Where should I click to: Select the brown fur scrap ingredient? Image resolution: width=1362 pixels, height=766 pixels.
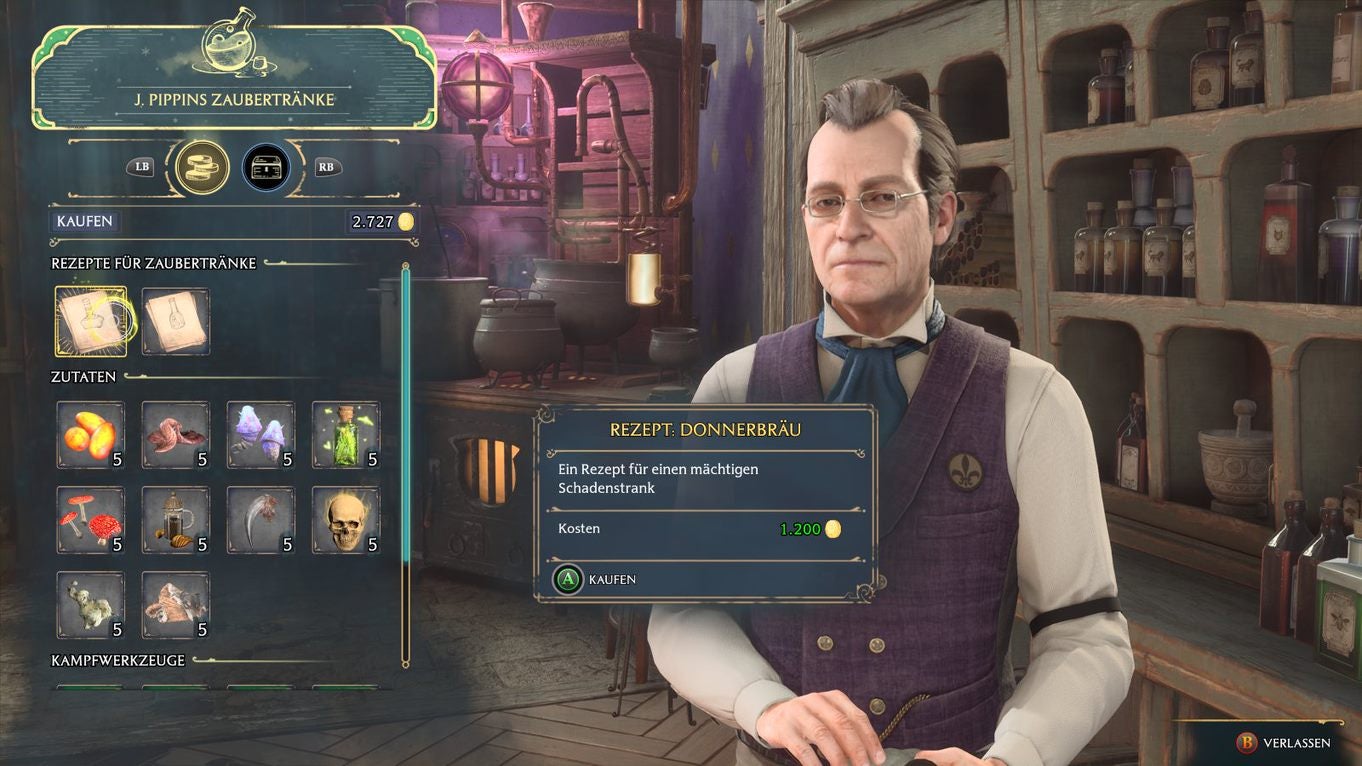point(176,605)
